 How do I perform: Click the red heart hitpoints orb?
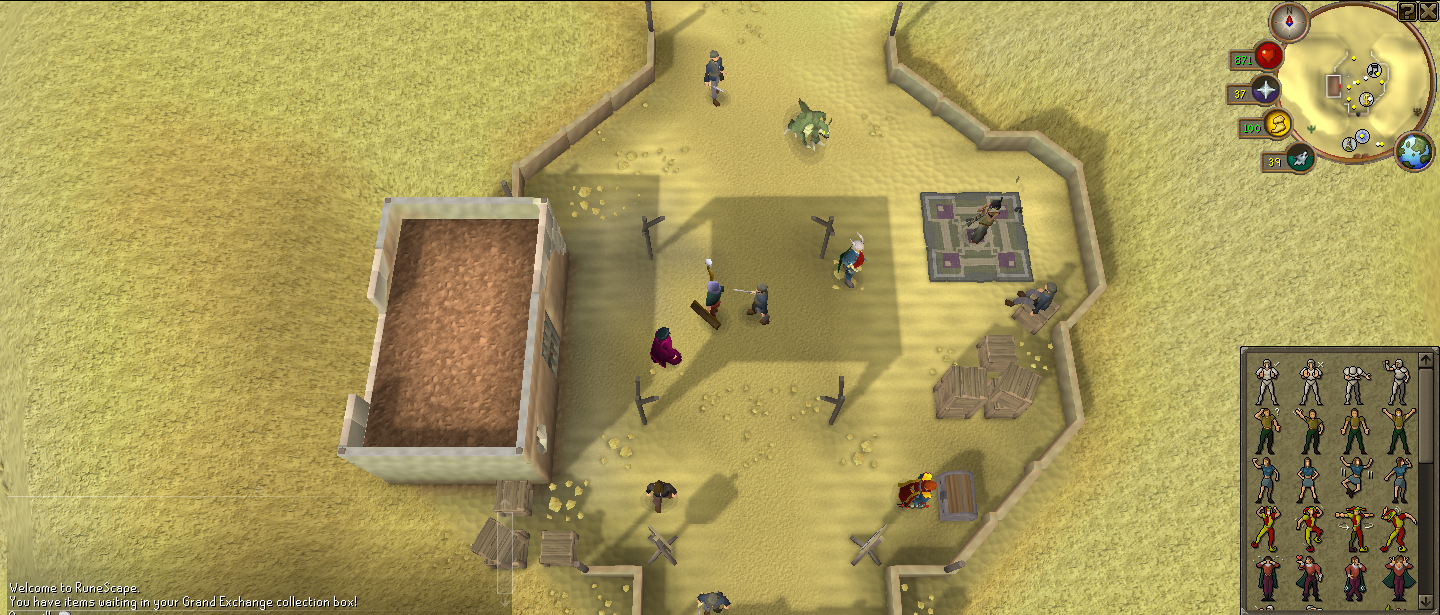pos(1271,57)
